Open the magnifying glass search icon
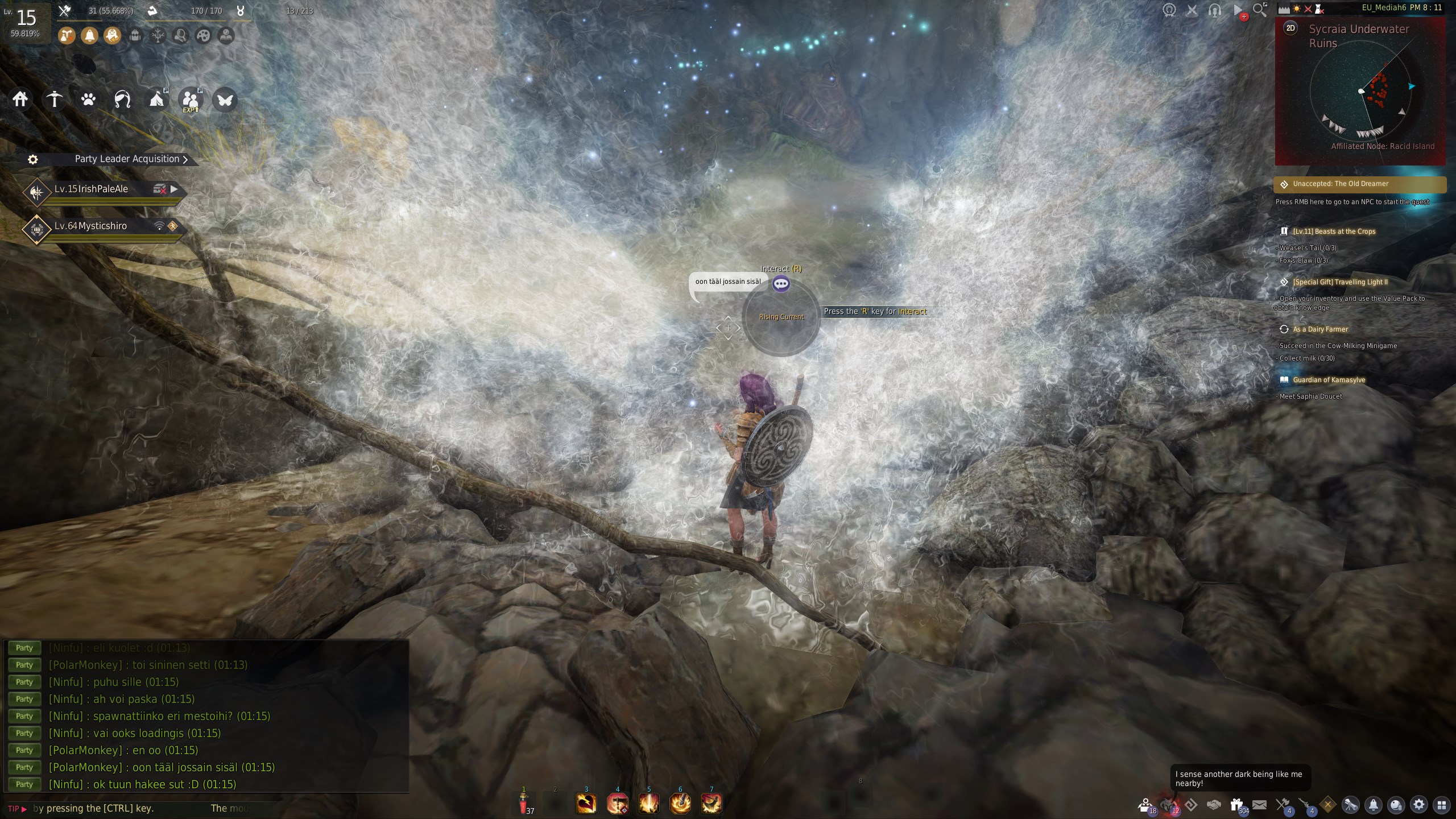1456x819 pixels. point(1260,10)
